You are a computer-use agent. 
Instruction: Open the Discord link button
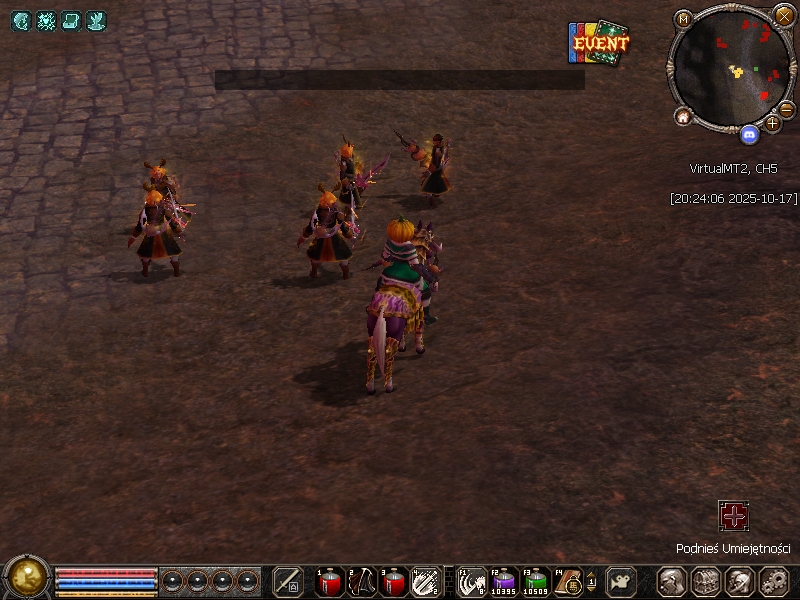coord(749,132)
